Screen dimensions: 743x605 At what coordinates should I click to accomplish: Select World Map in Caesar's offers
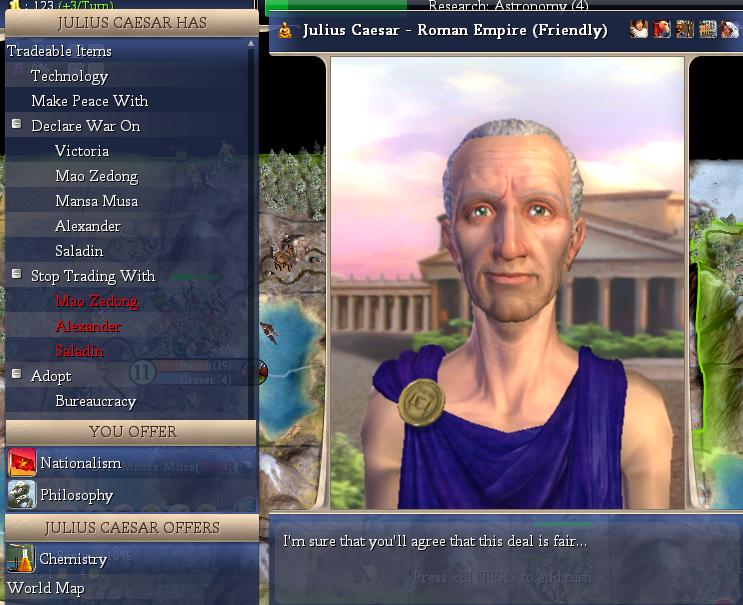(x=46, y=588)
